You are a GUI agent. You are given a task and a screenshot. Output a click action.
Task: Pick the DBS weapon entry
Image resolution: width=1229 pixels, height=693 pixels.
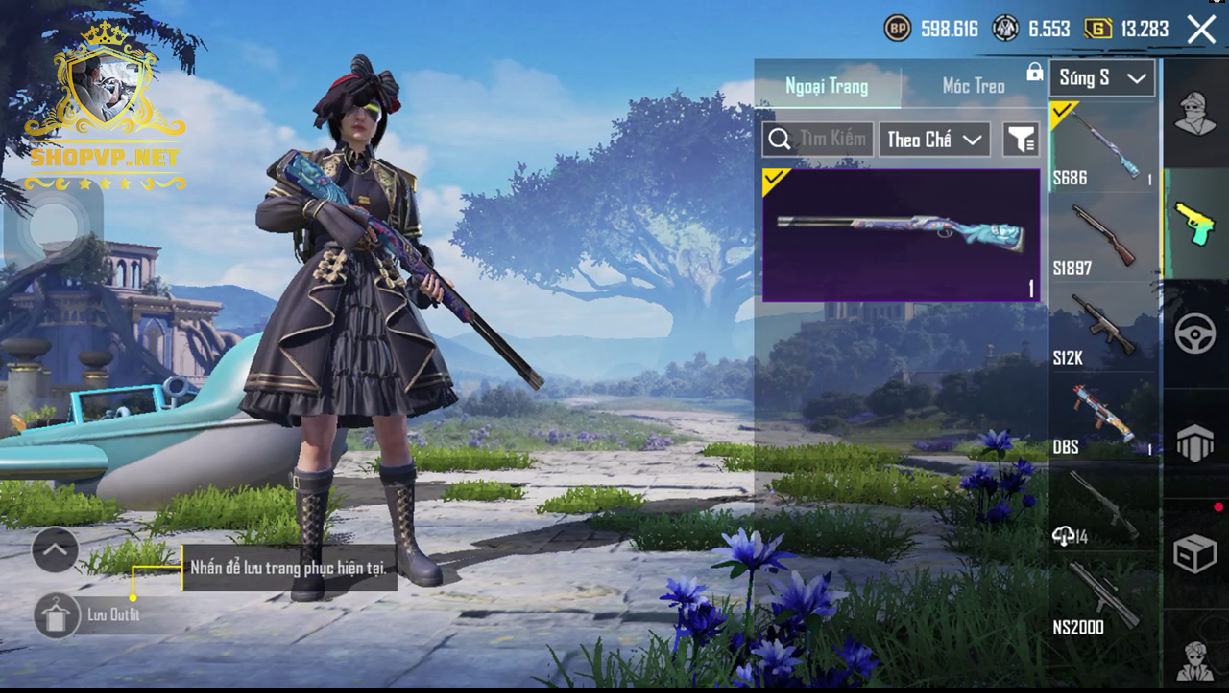tap(1102, 418)
